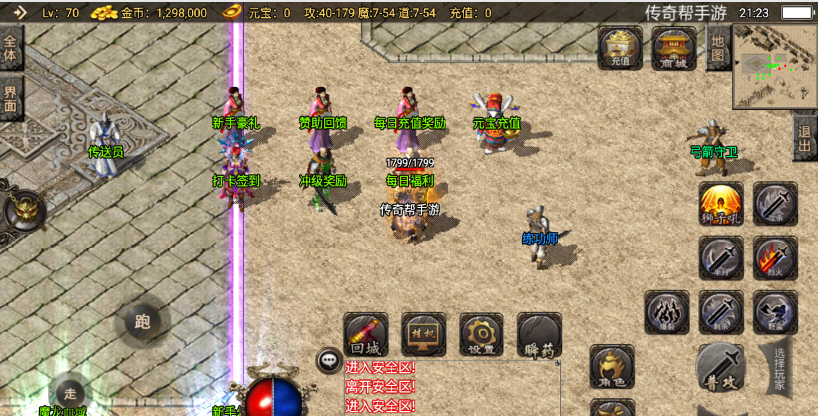Toggle 挂机 auto-battle
818x416 pixels.
point(423,334)
